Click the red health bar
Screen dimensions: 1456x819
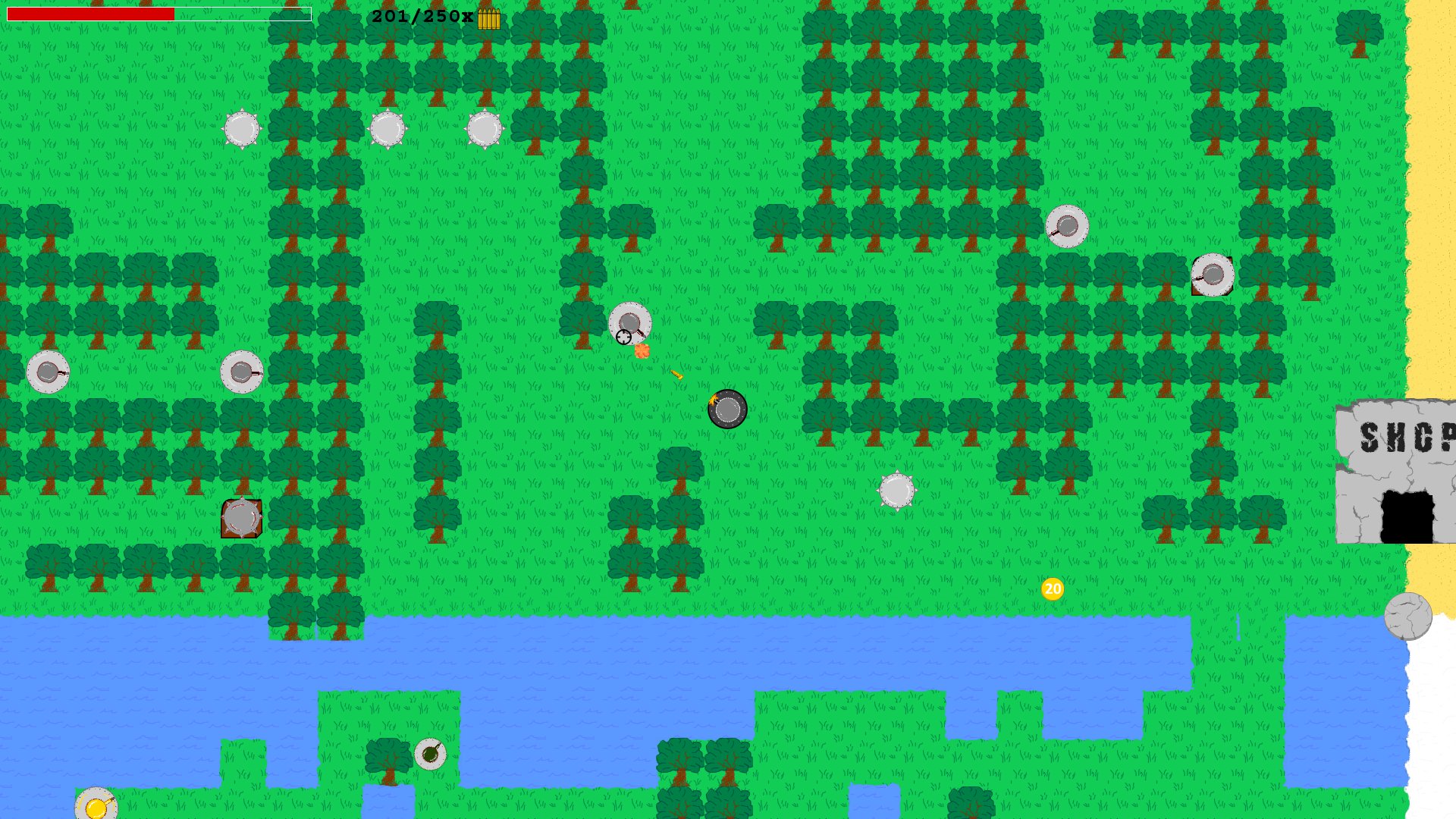coord(91,14)
